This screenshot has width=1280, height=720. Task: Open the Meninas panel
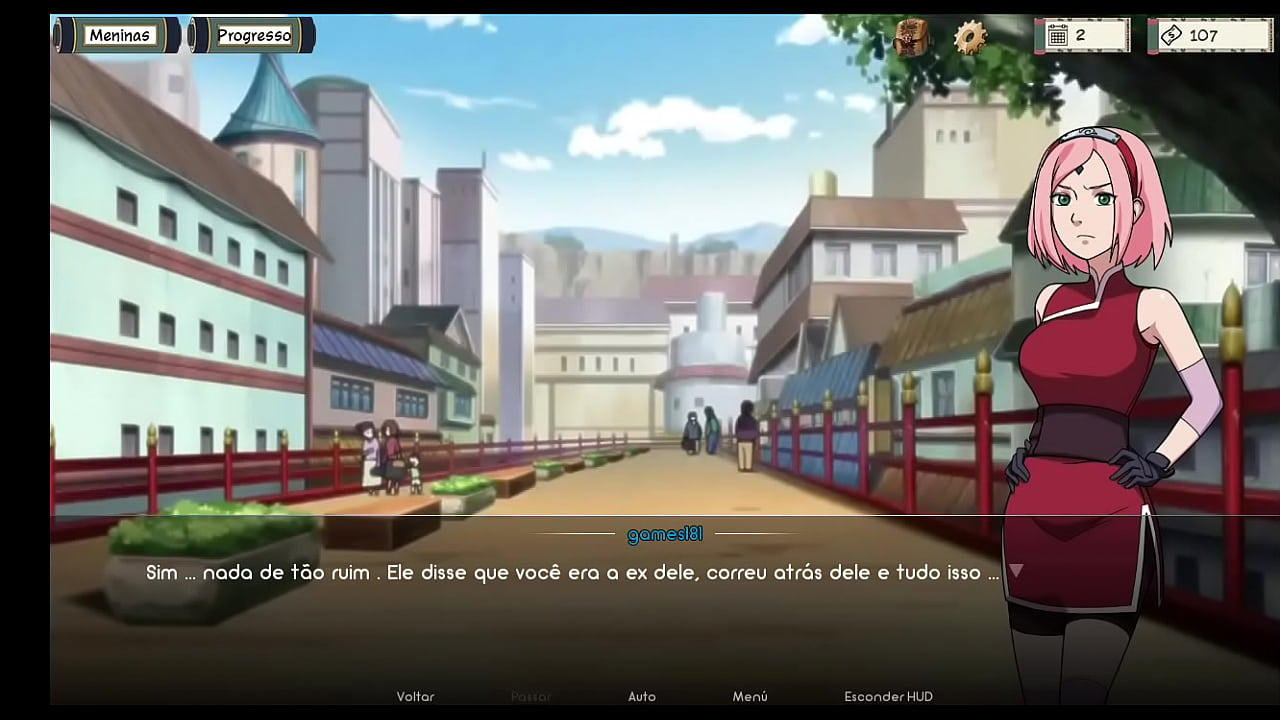pos(119,34)
